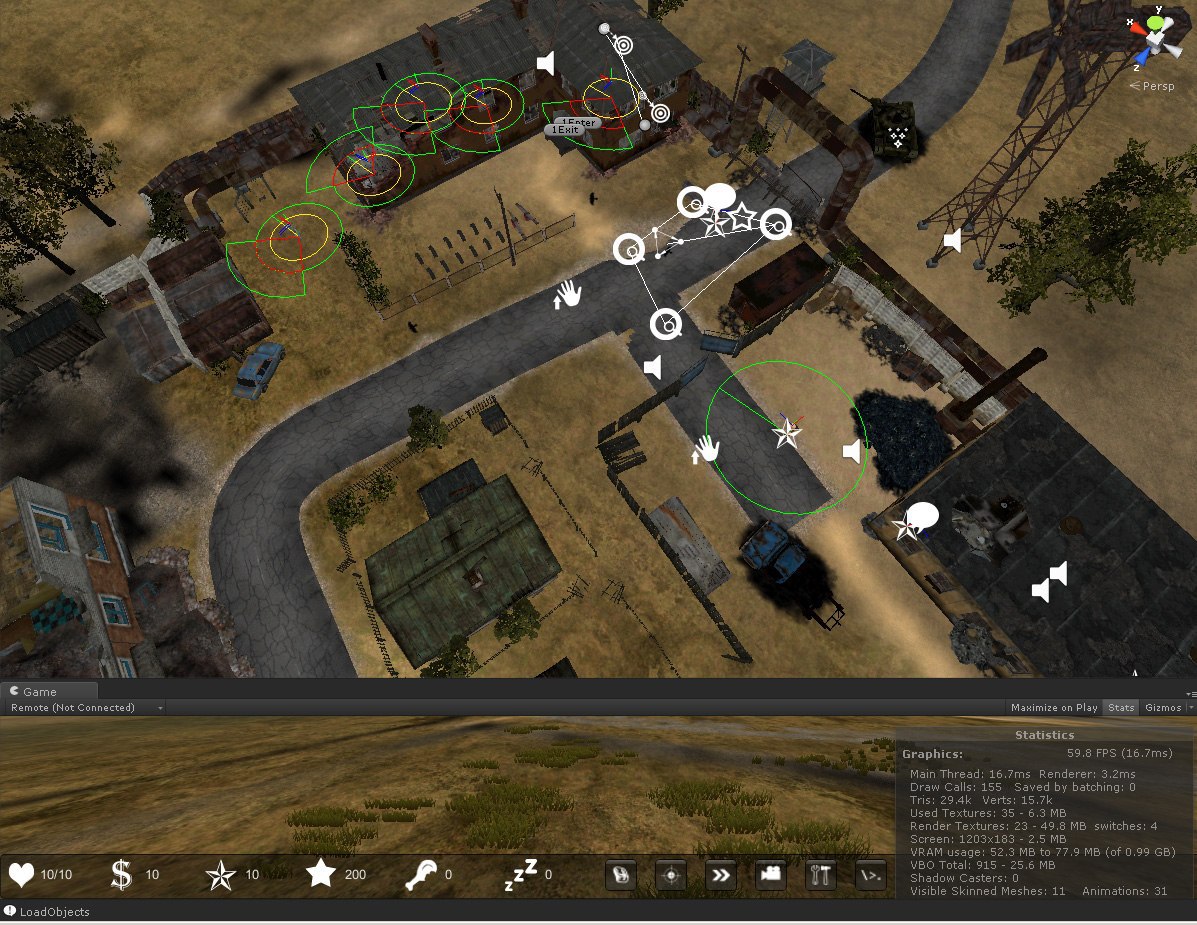Activate the crosshair target button
1197x925 pixels.
(670, 875)
